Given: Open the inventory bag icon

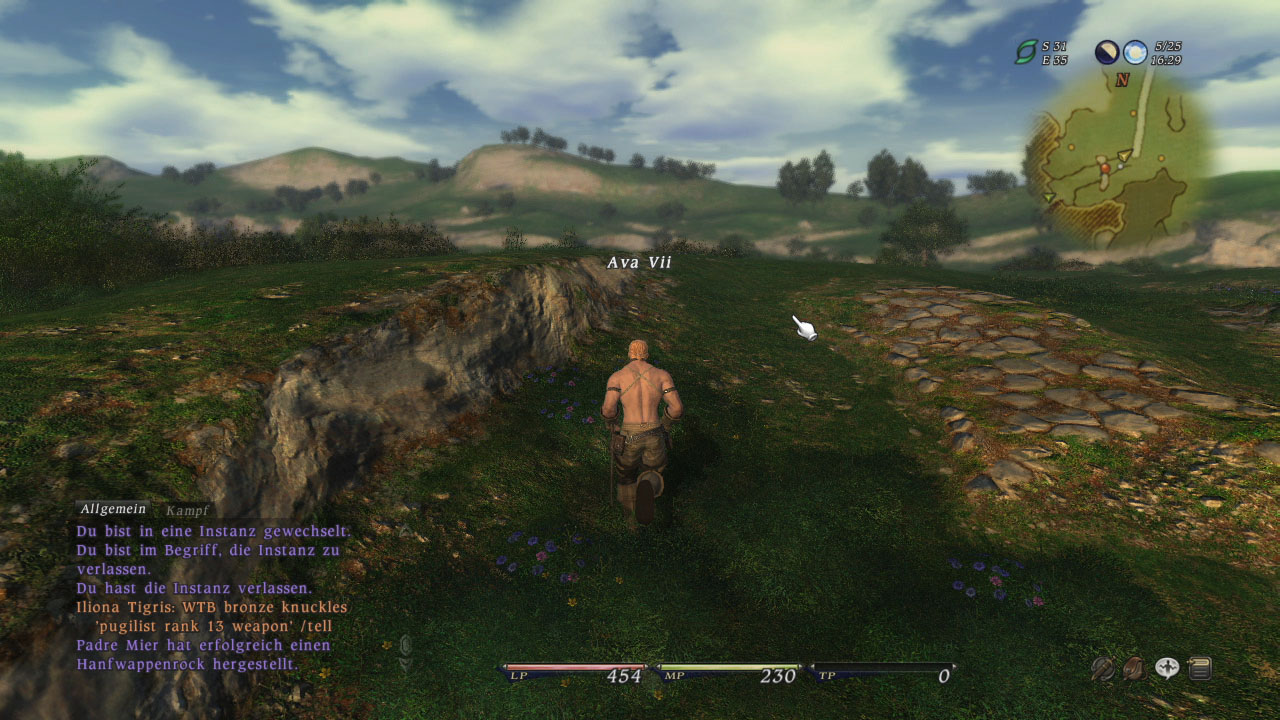Looking at the screenshot, I should pos(1135,666).
